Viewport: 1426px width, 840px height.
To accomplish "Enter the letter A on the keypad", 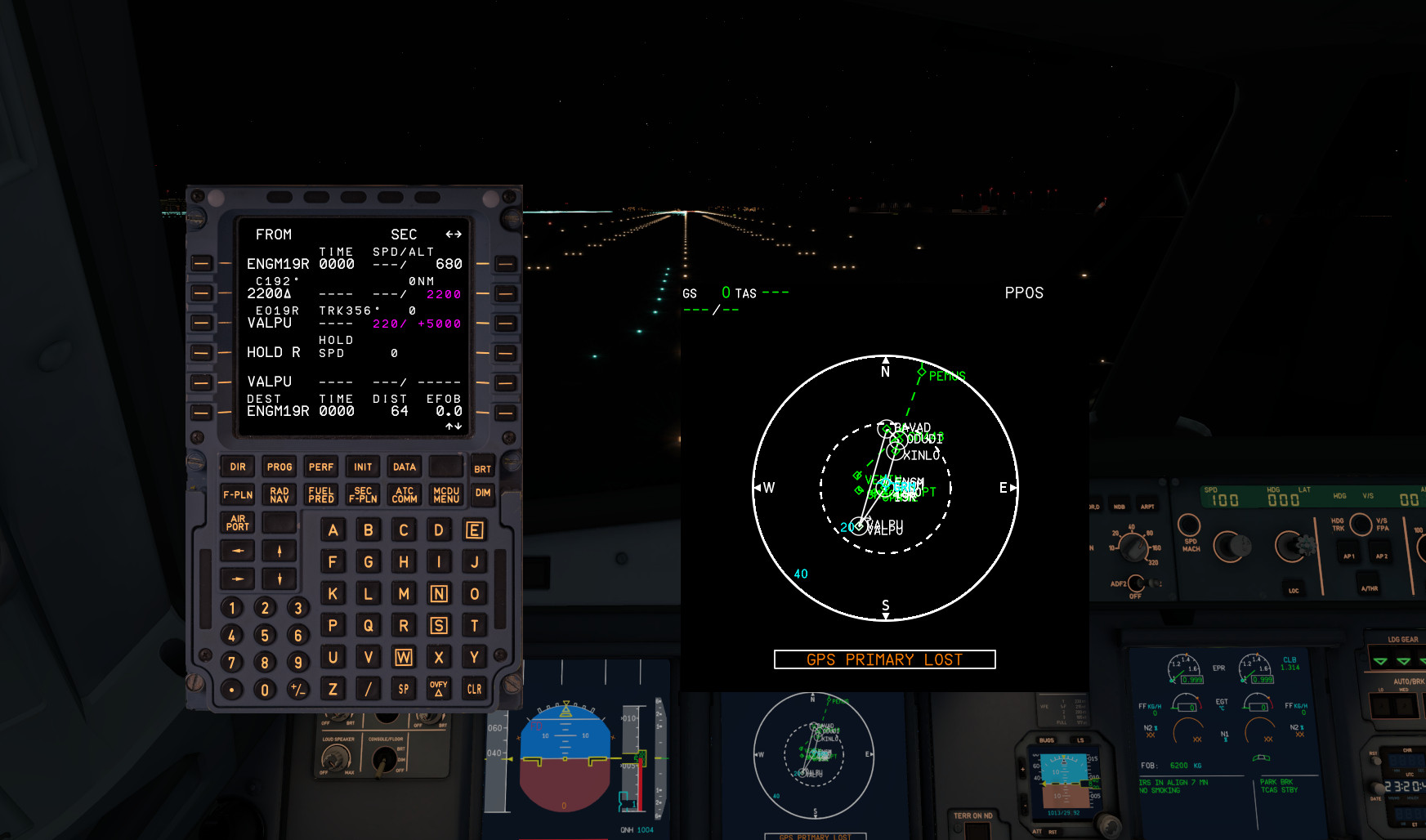I will click(333, 530).
